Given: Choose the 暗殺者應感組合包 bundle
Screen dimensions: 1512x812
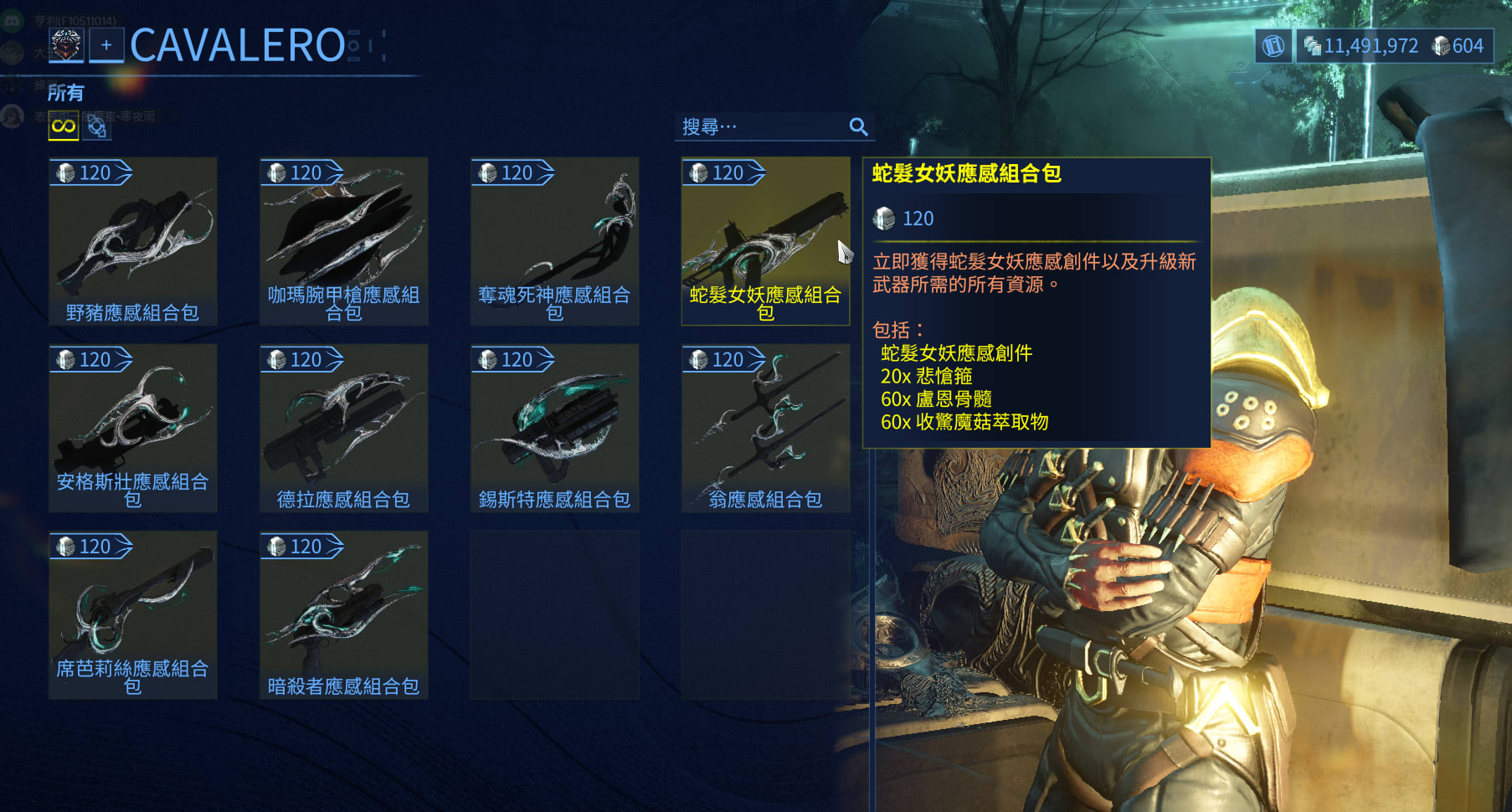Looking at the screenshot, I should [x=344, y=614].
